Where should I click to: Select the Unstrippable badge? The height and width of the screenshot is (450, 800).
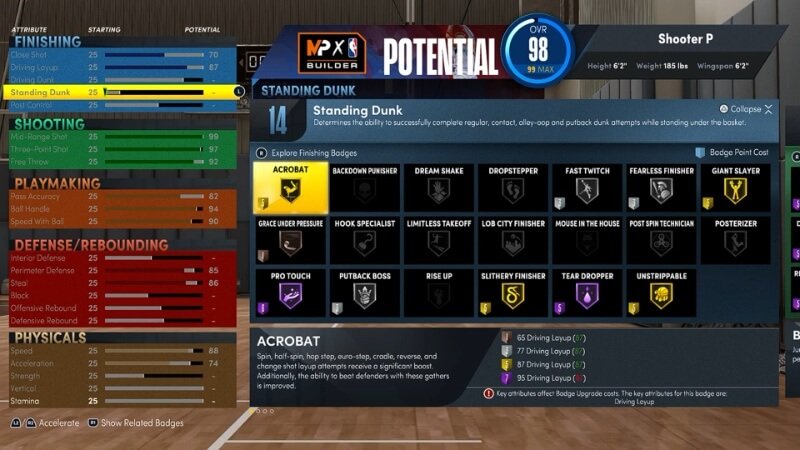660,293
